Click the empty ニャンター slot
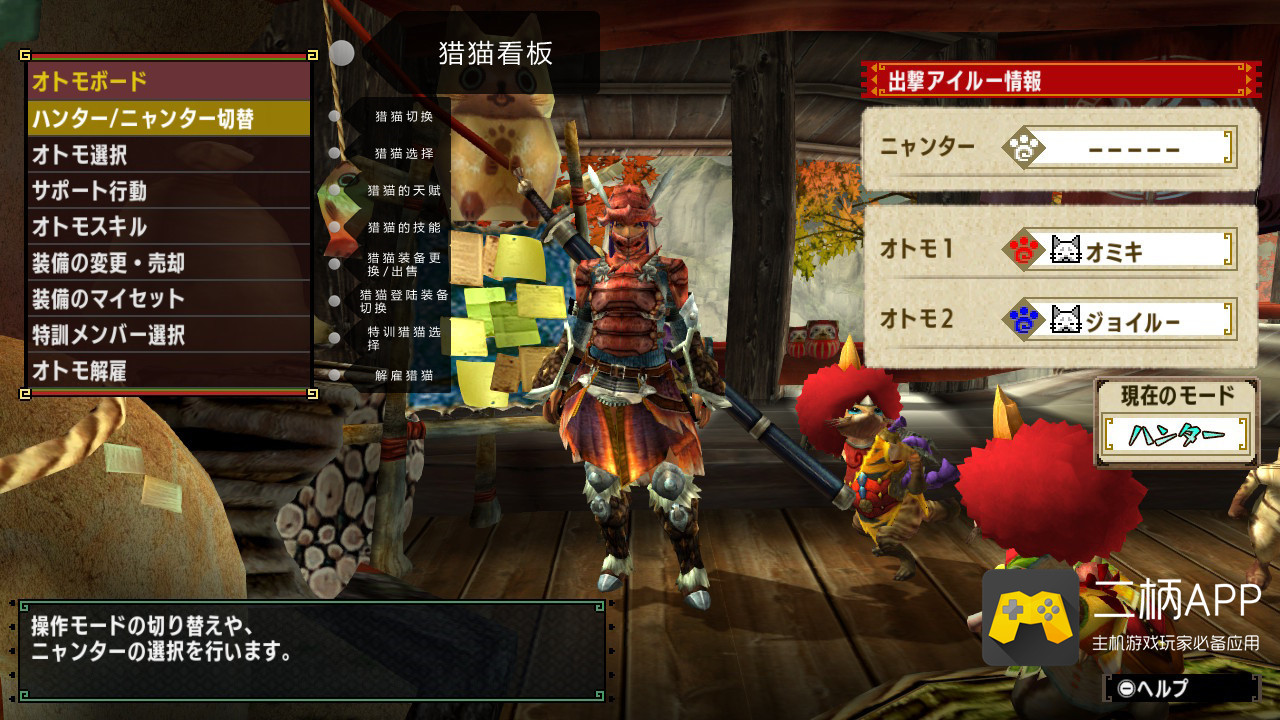1280x720 pixels. pos(1120,149)
